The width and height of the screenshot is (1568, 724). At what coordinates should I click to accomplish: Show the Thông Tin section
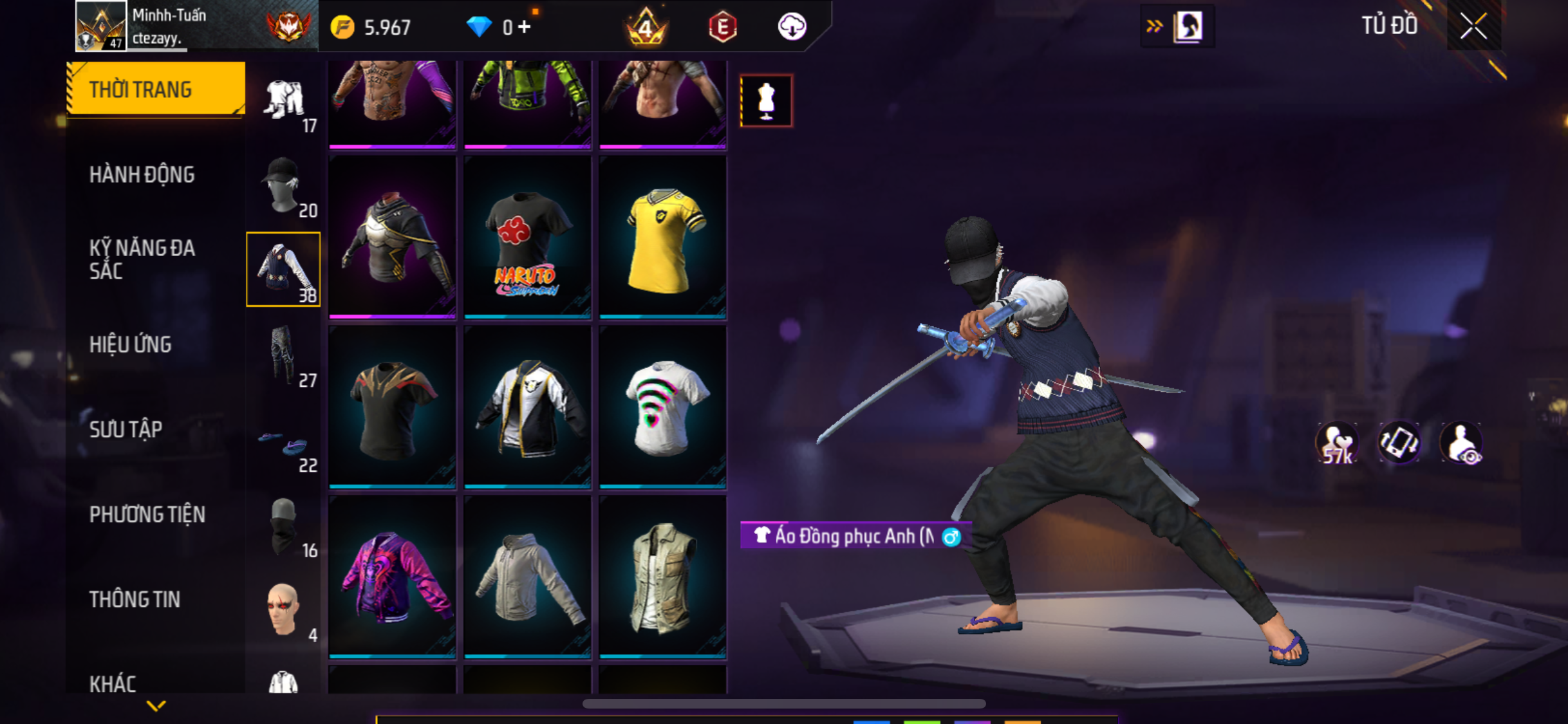[135, 599]
